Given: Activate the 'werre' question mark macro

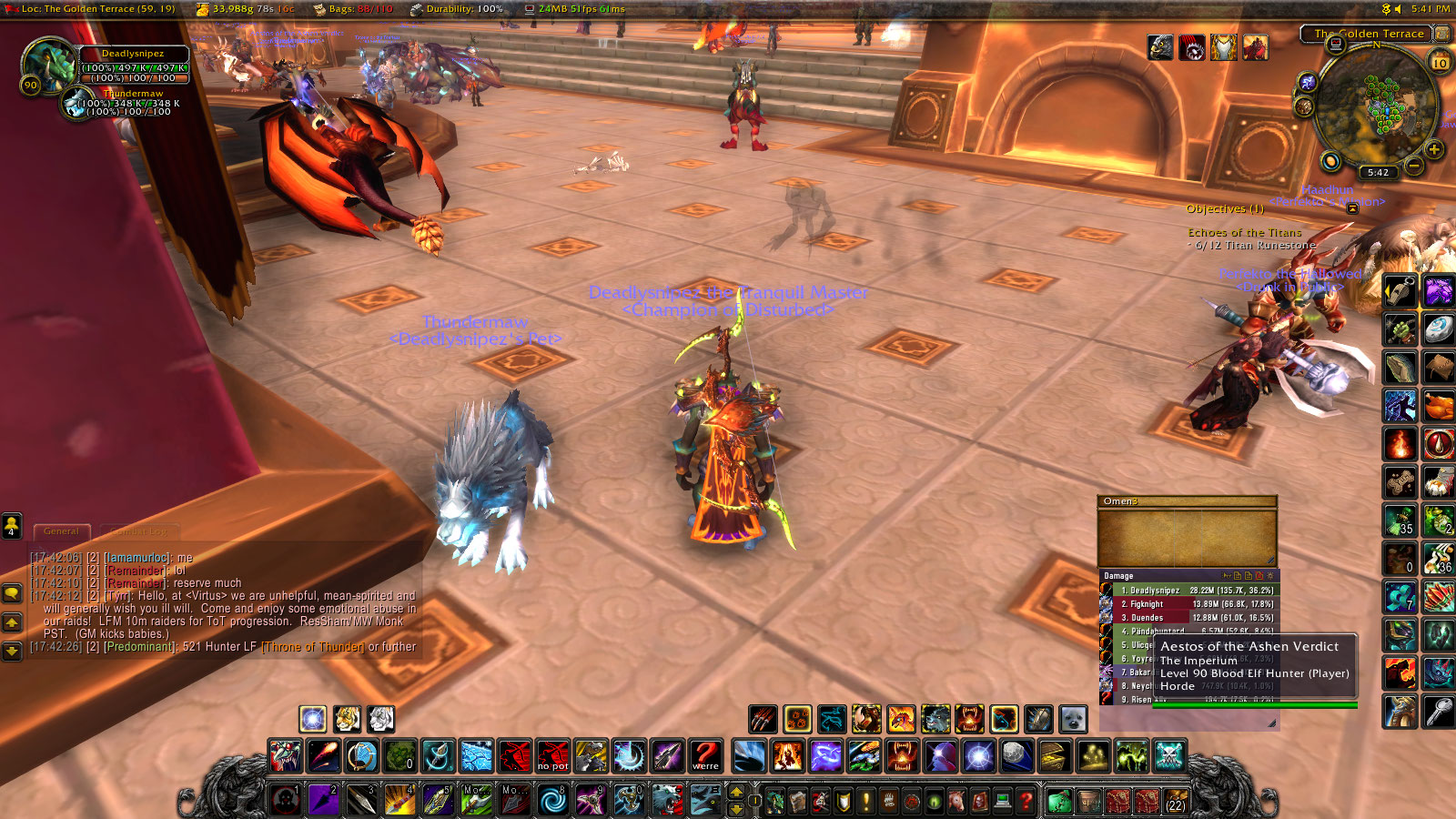Looking at the screenshot, I should (705, 756).
